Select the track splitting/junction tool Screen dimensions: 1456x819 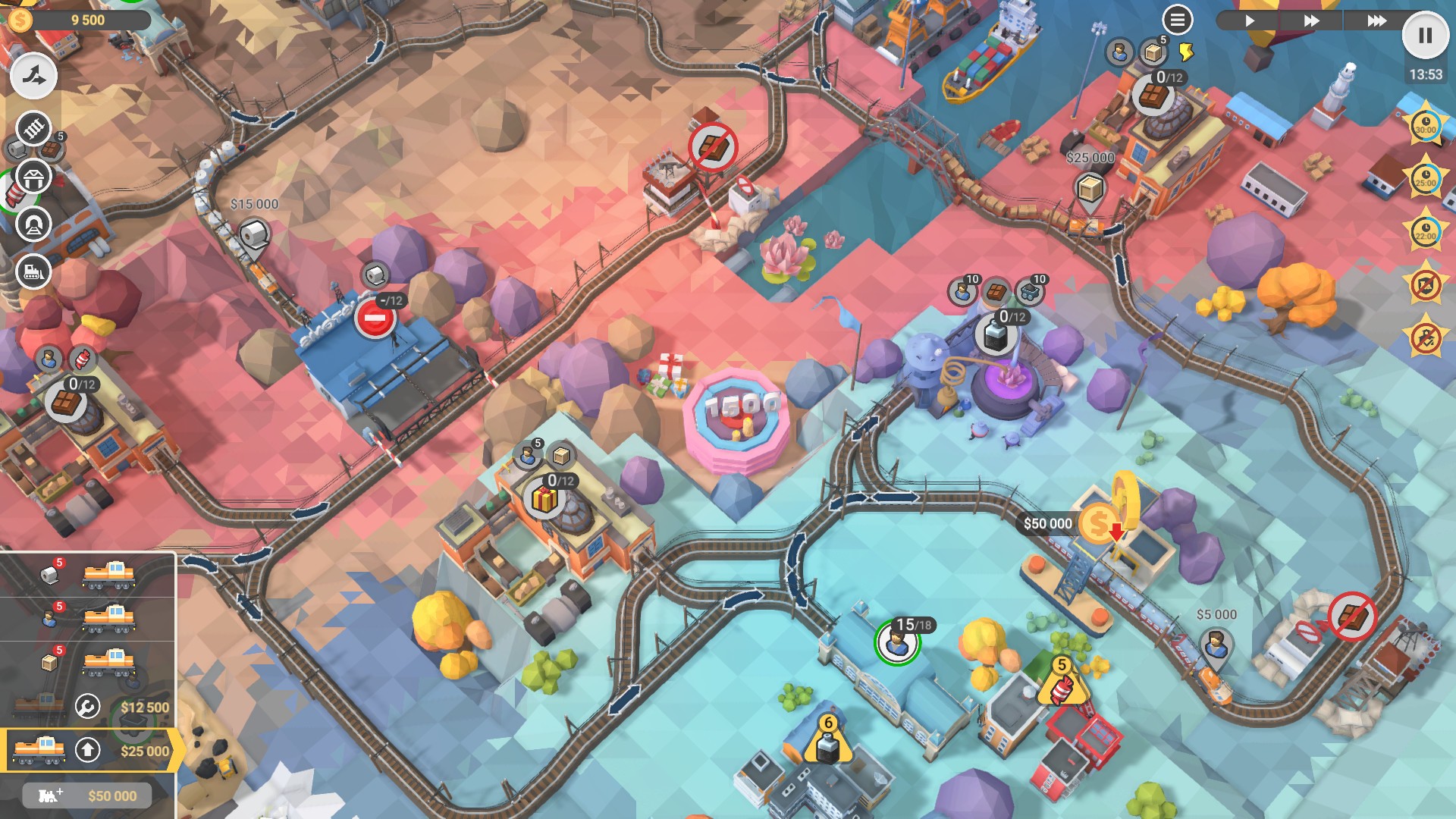click(x=32, y=76)
